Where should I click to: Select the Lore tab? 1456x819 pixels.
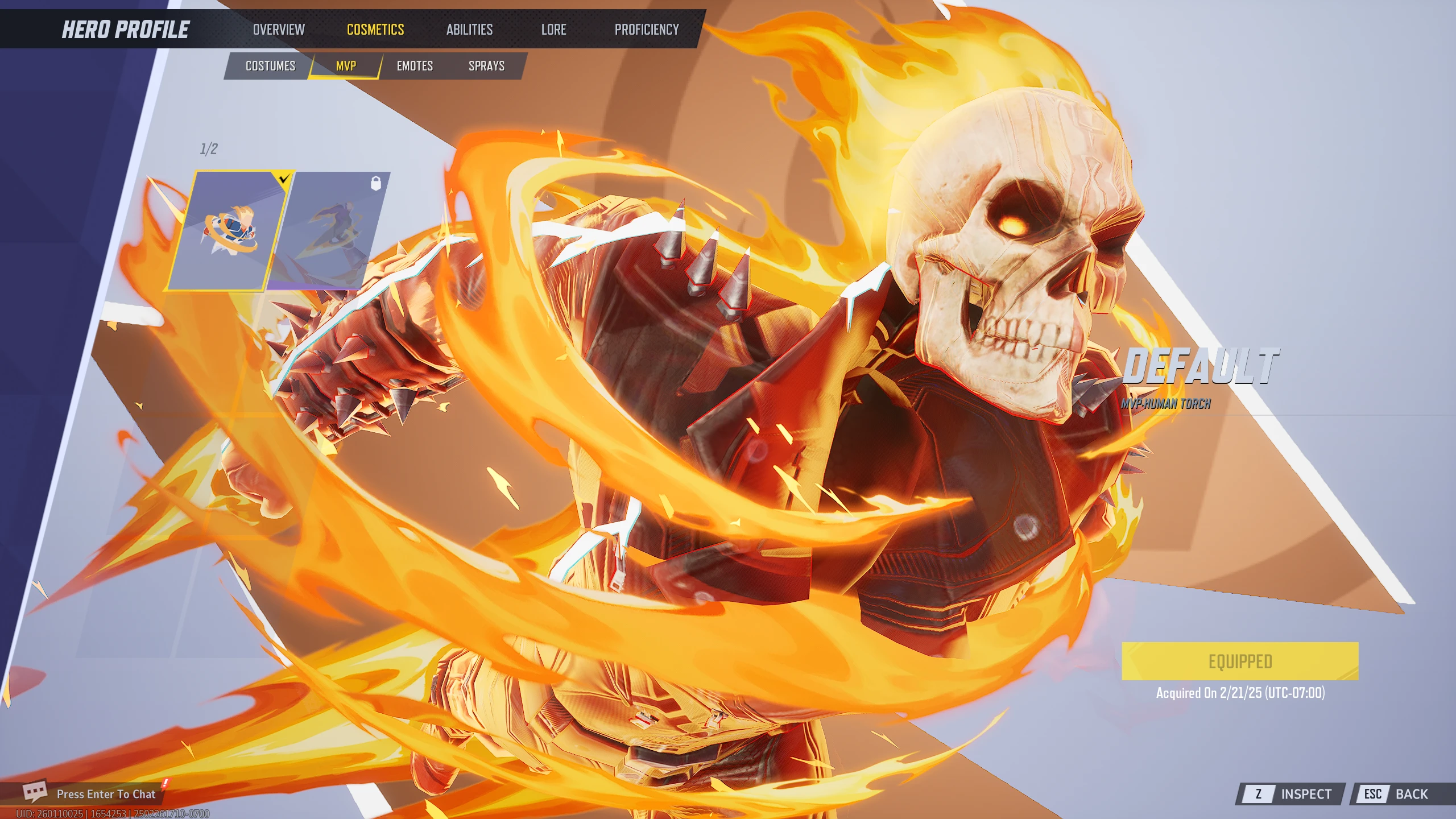553,29
